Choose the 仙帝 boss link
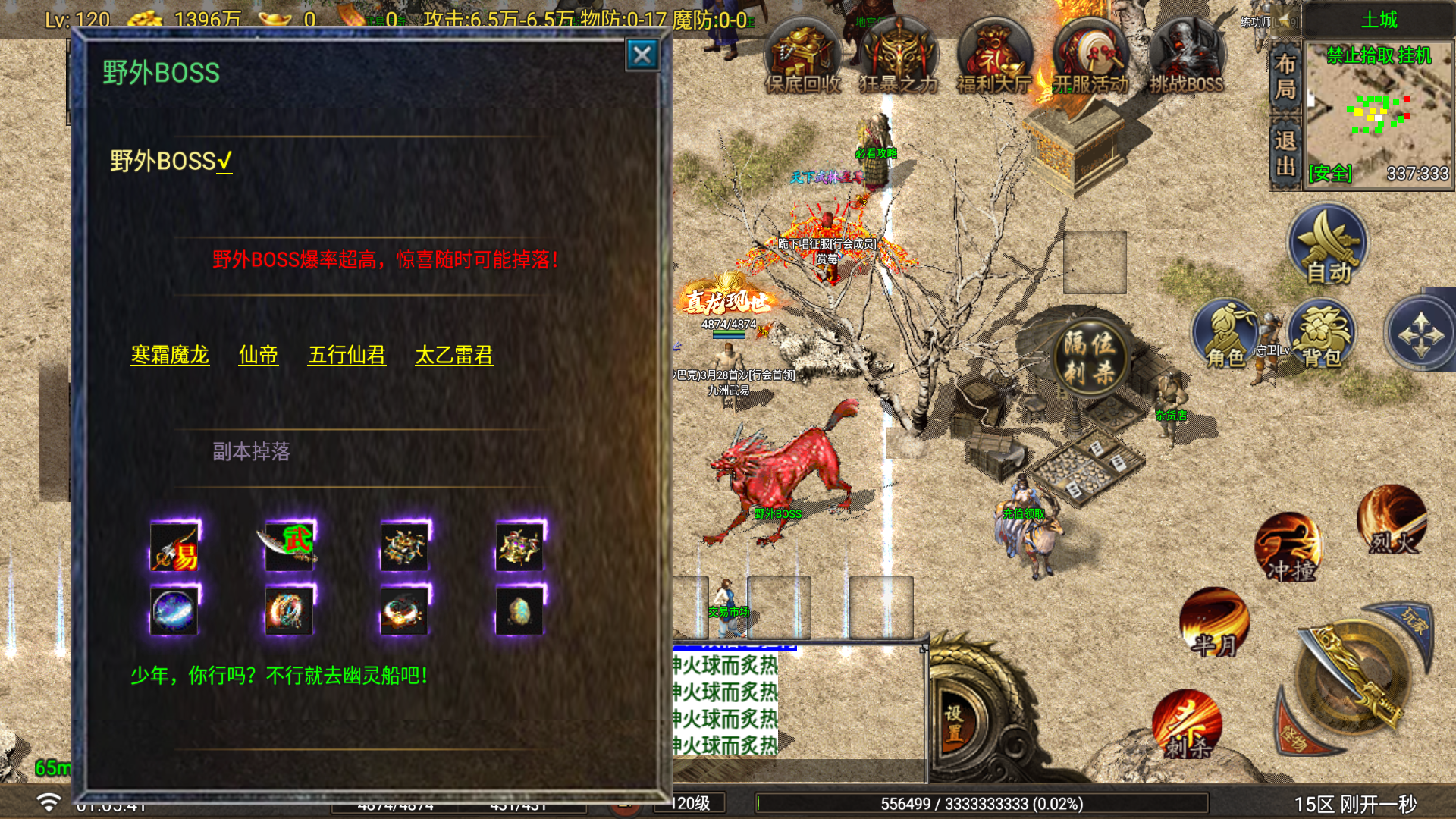 click(x=259, y=355)
